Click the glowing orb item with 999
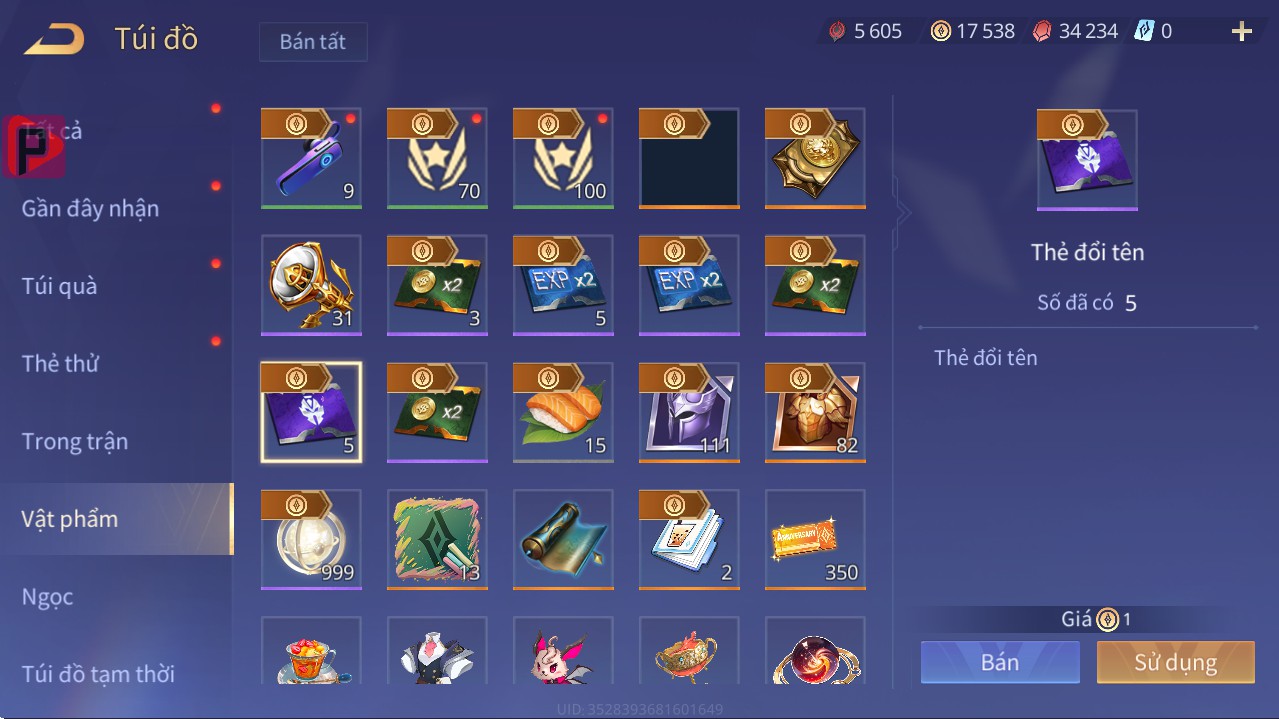 coord(311,540)
